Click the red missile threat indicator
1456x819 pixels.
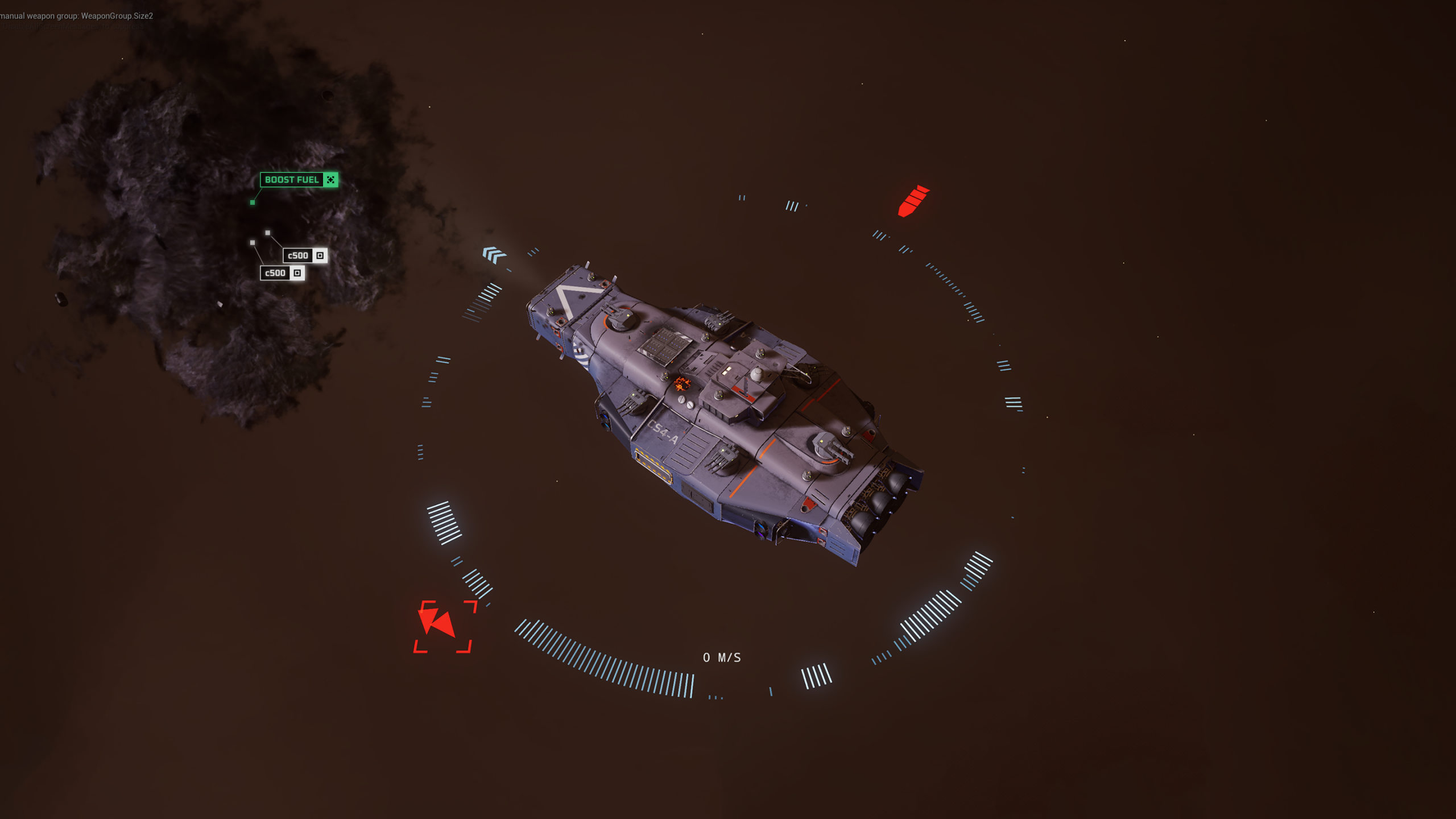tap(913, 201)
